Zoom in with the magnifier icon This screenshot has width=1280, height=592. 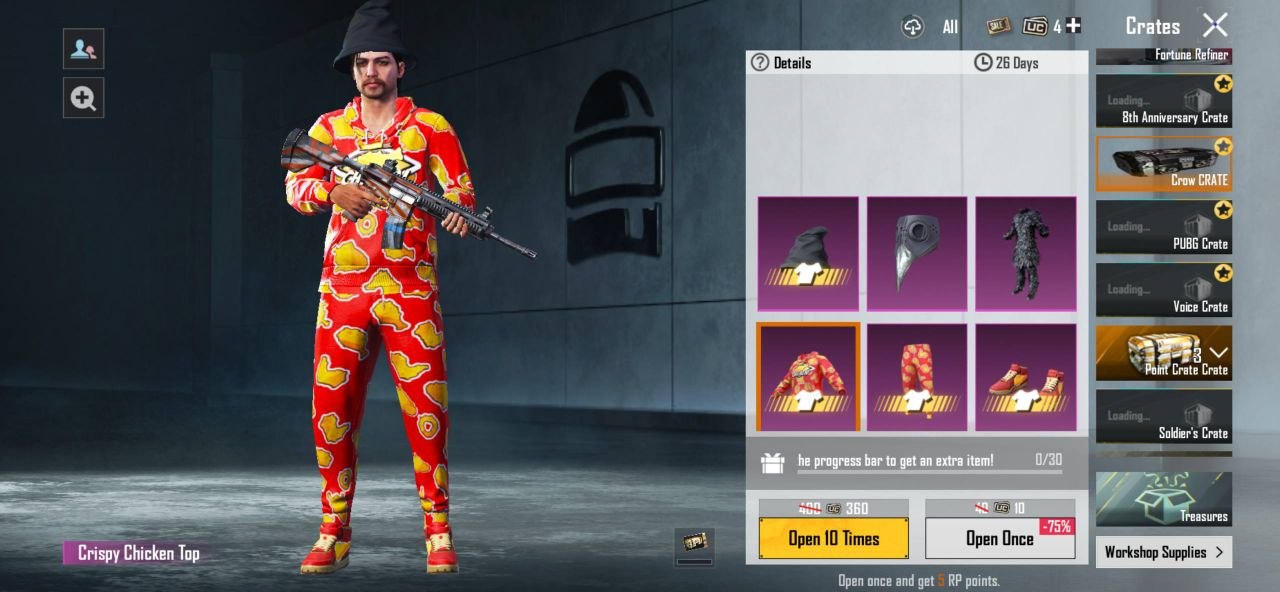83,98
